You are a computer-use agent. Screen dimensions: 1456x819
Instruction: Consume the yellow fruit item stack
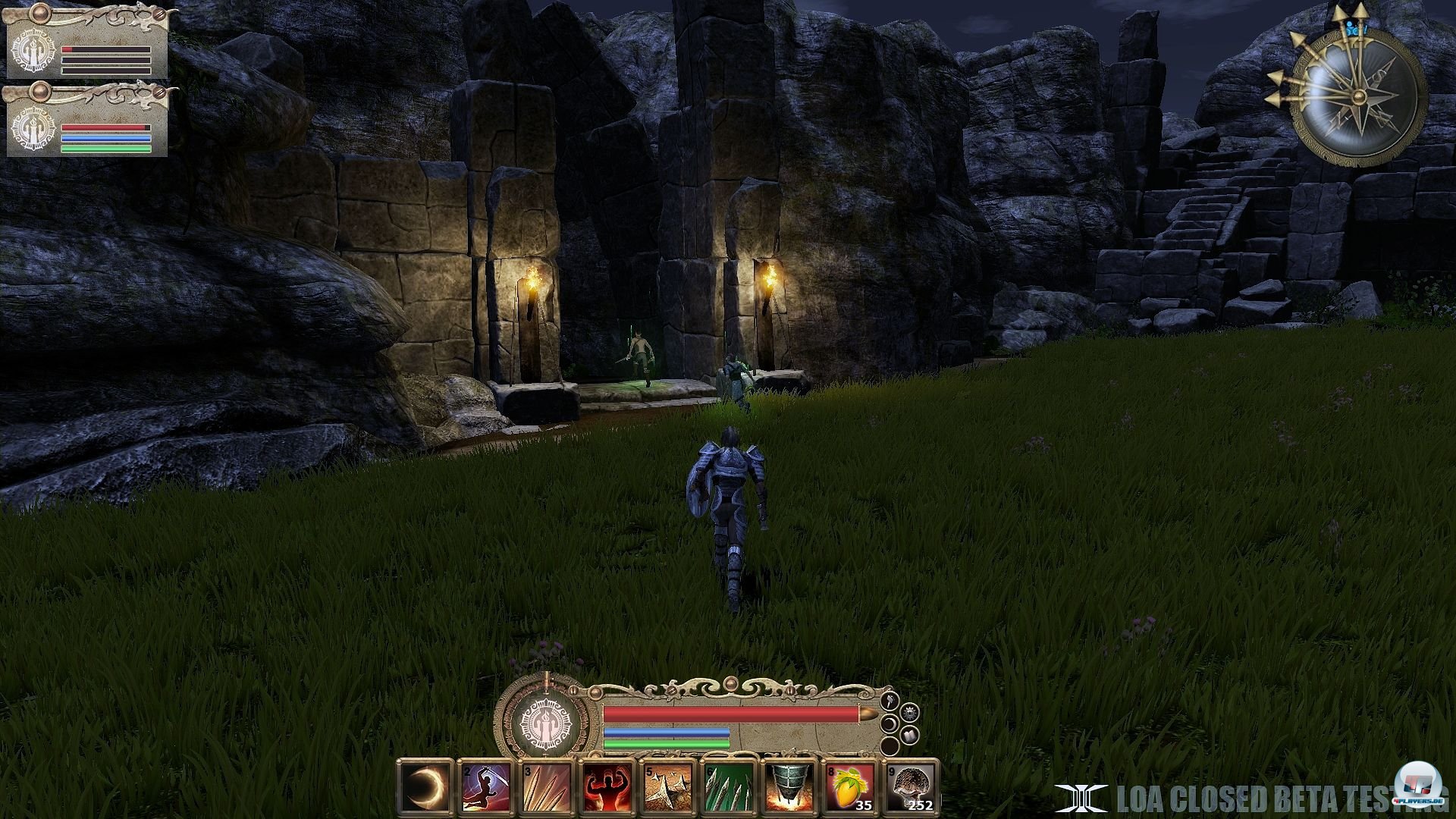[849, 788]
